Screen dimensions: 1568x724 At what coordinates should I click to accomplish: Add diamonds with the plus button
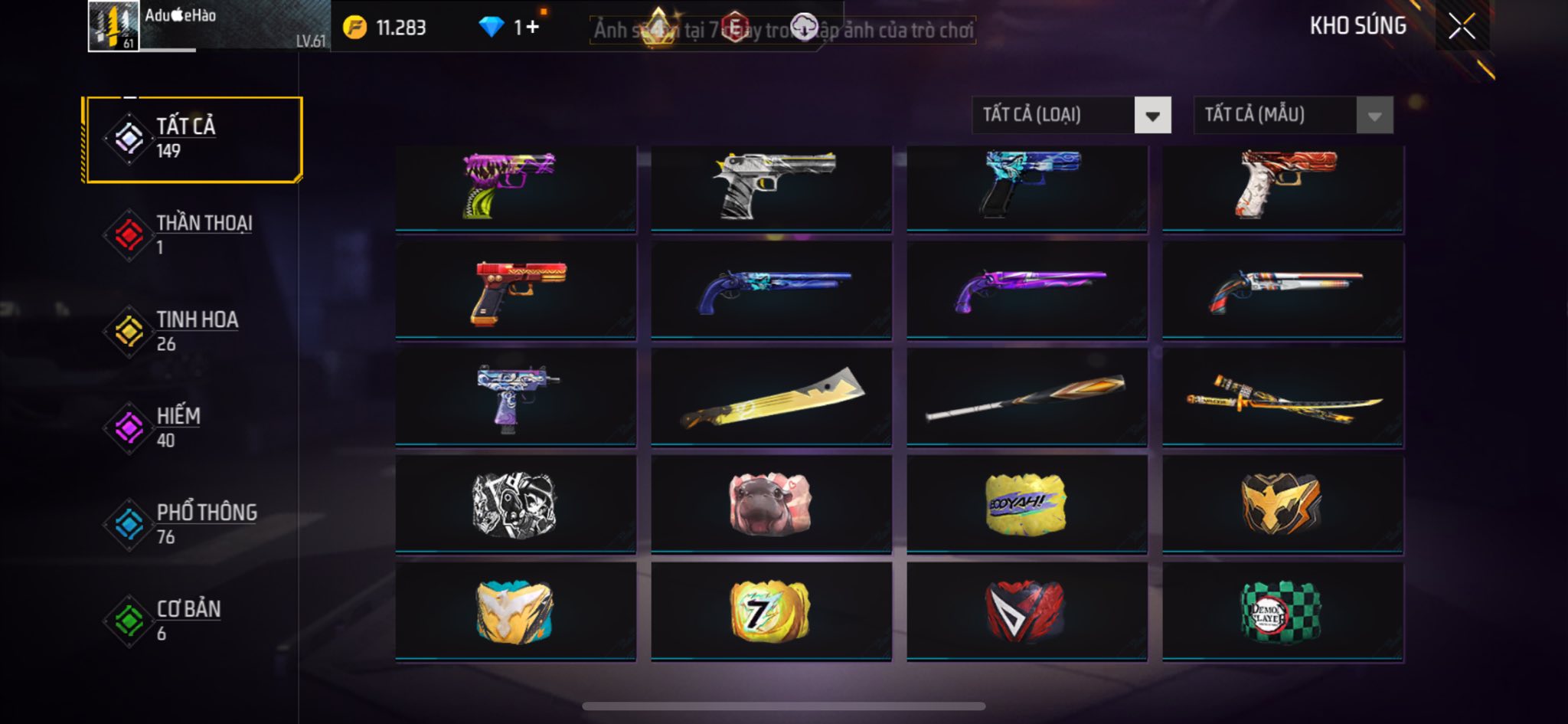coord(532,28)
